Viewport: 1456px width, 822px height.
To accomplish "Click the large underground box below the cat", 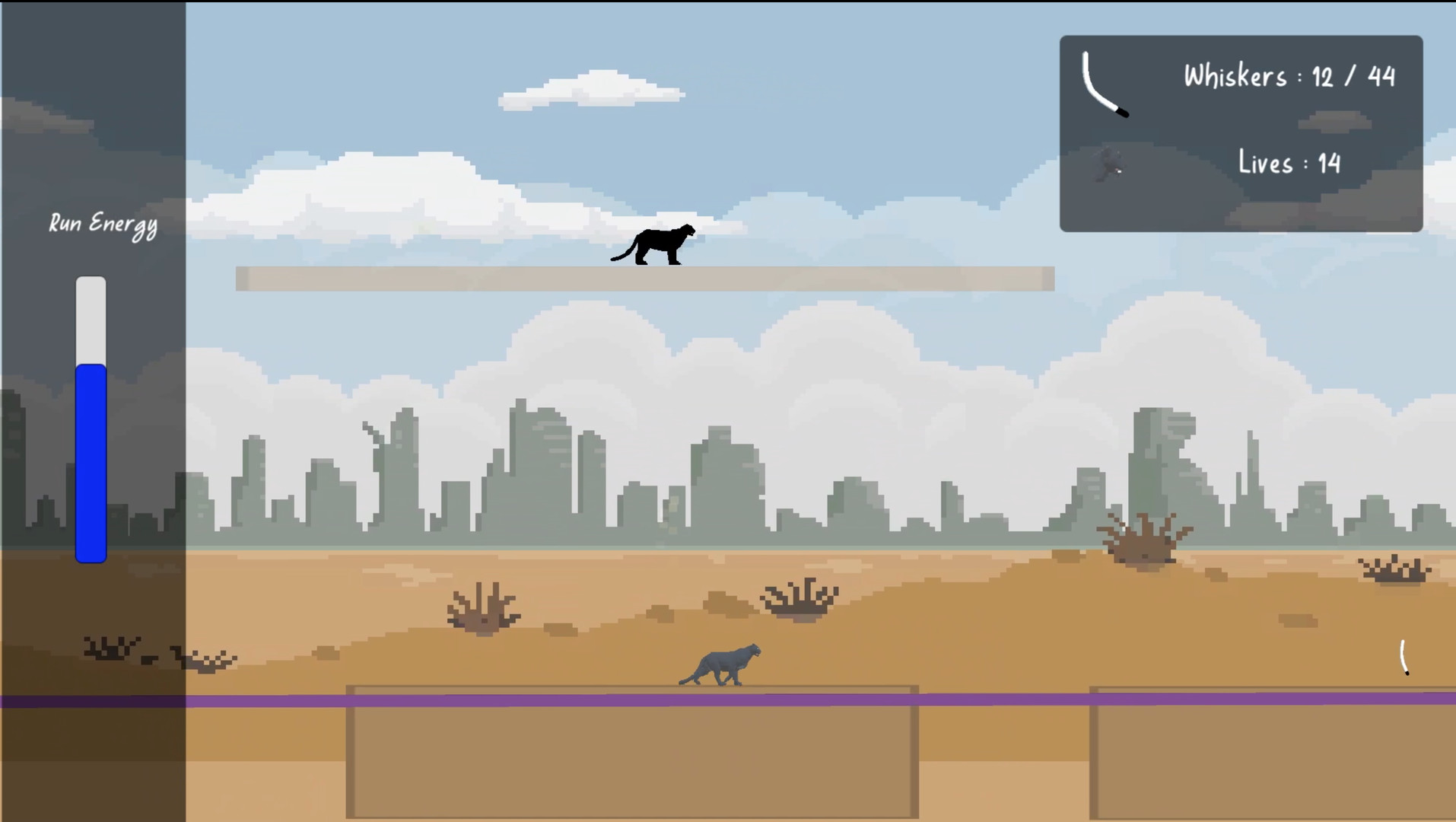I will pyautogui.click(x=630, y=753).
